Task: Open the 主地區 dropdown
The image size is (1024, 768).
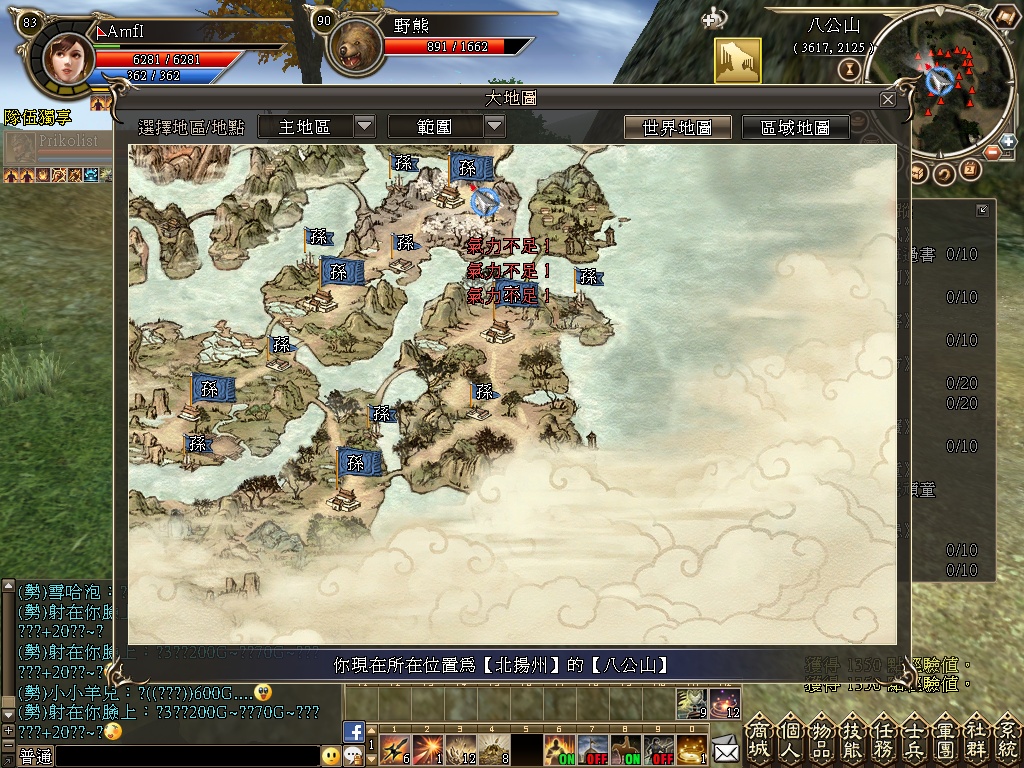Action: (x=316, y=126)
